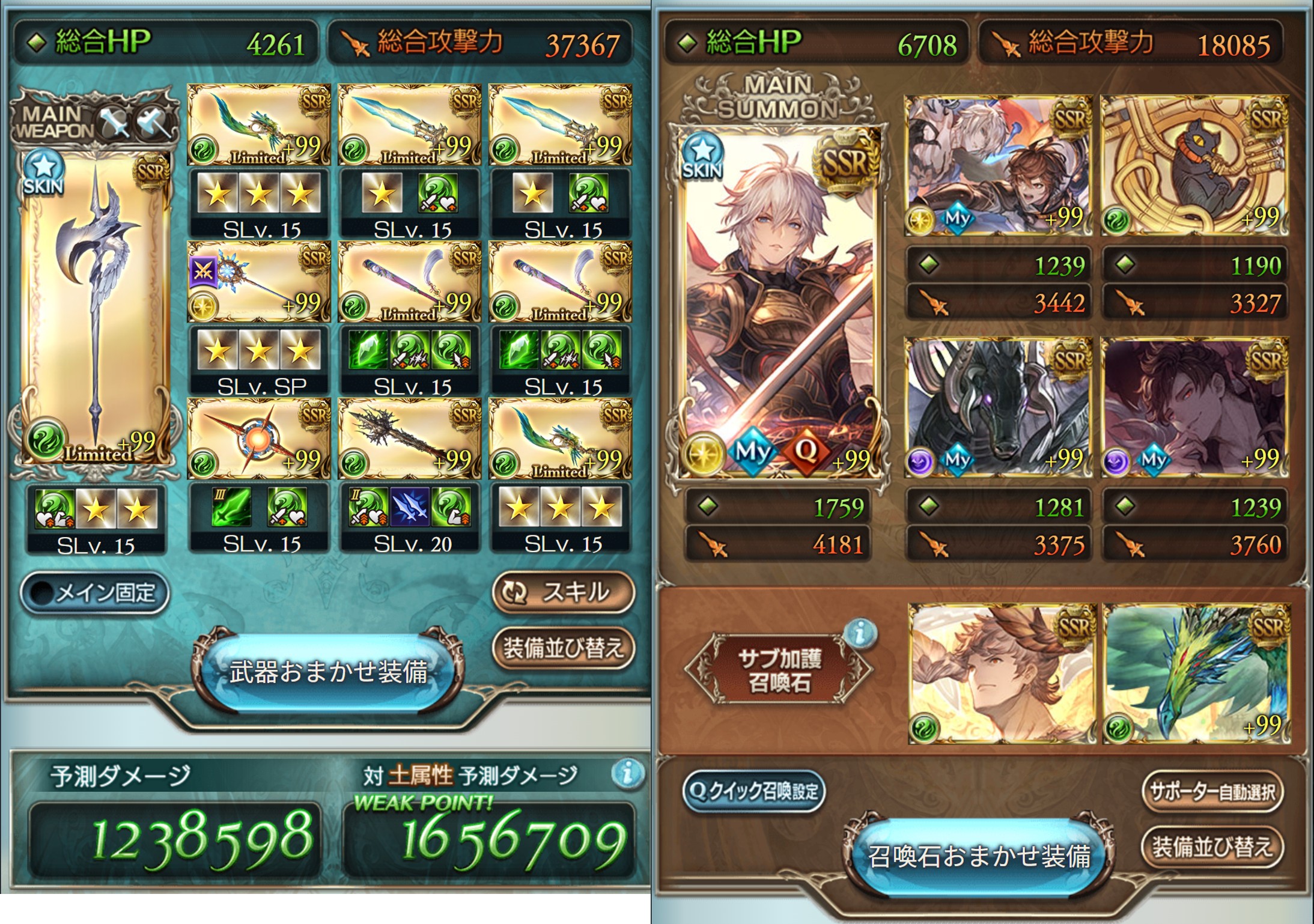Toggle the メイン固定 main-lock option
This screenshot has height=924, width=1314.
click(95, 593)
